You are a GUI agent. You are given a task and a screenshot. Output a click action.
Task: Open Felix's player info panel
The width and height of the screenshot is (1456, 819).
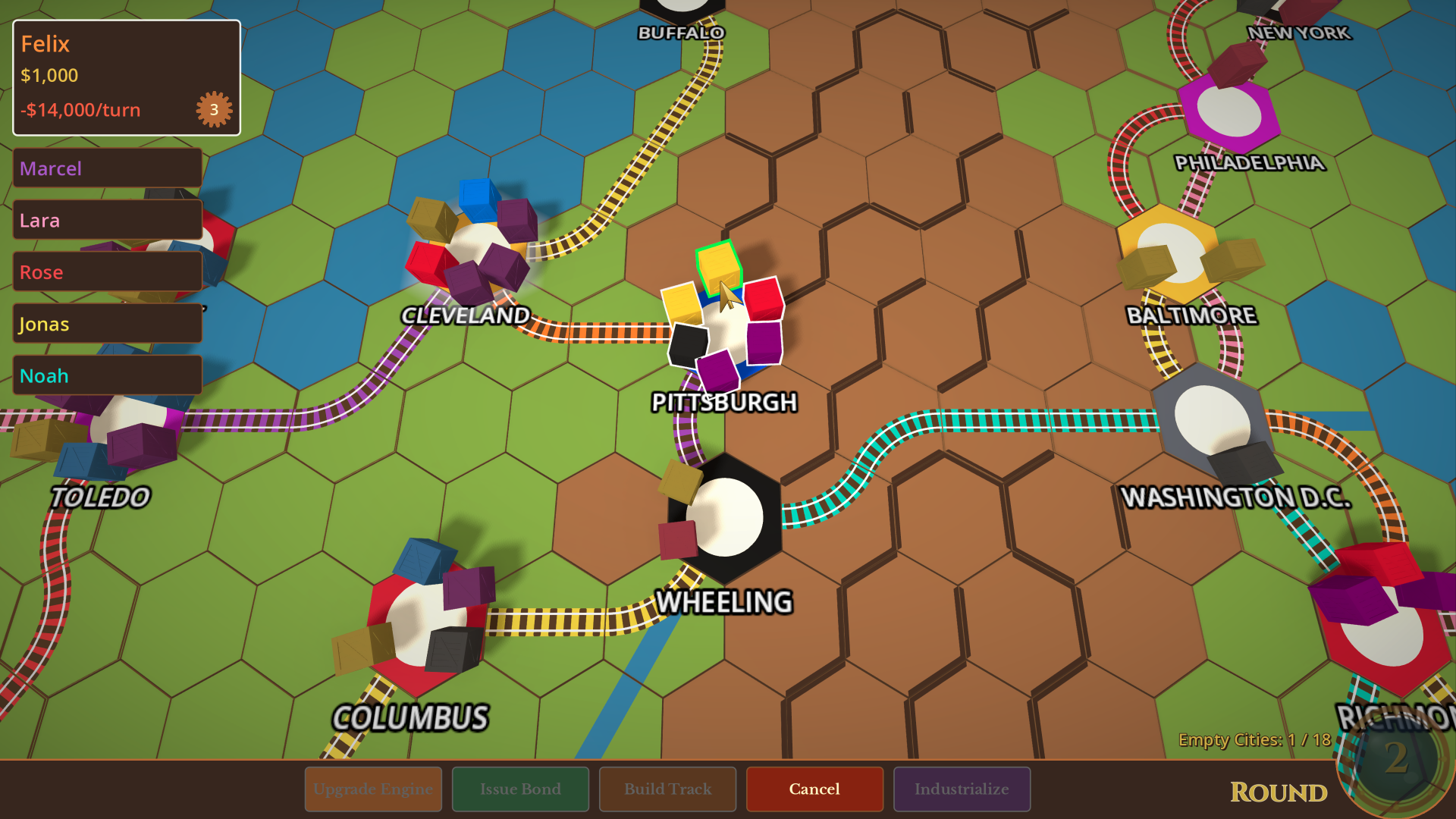click(x=124, y=76)
